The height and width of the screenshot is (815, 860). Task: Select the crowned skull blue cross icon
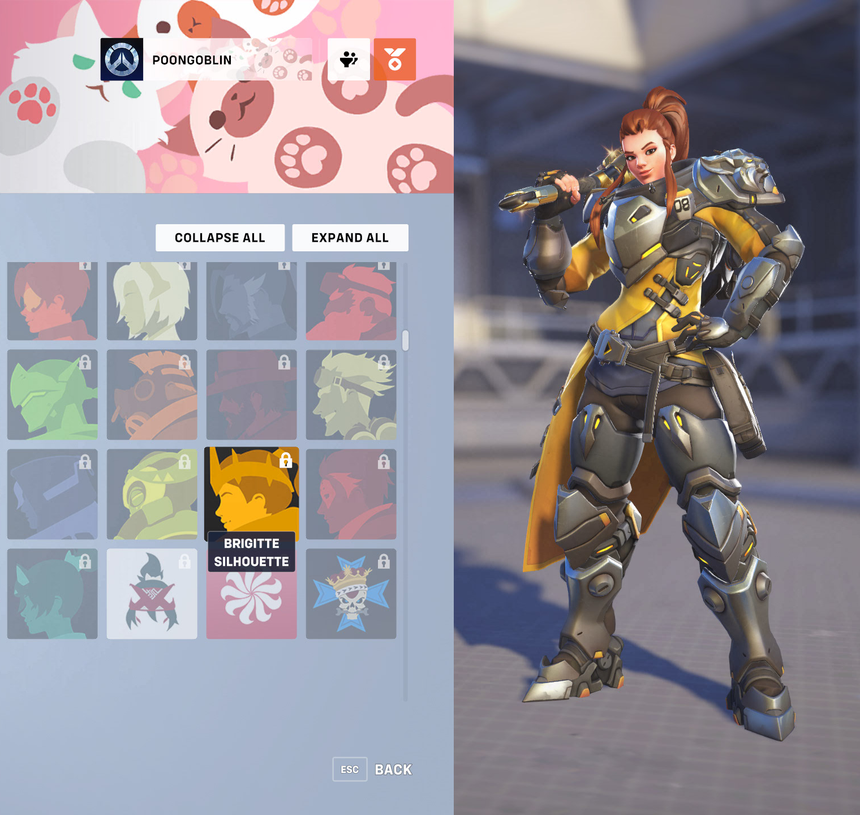351,594
